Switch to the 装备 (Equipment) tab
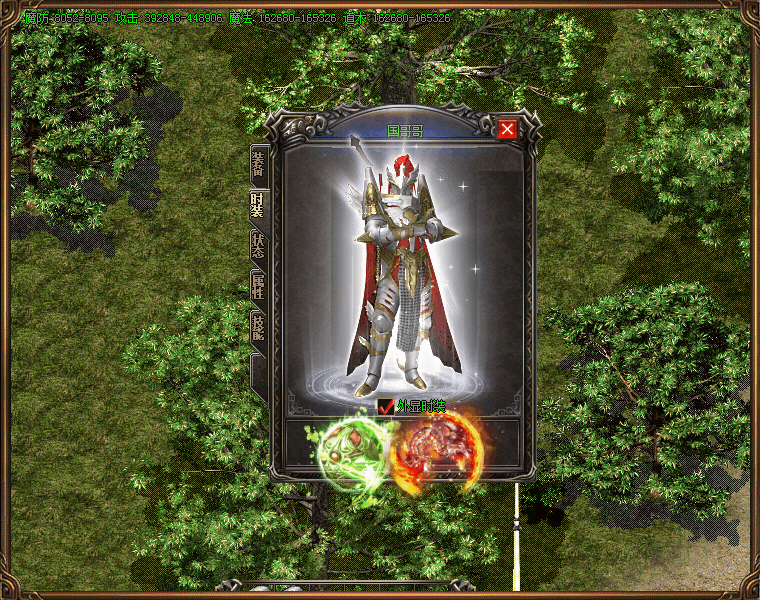This screenshot has width=760, height=600. [259, 166]
